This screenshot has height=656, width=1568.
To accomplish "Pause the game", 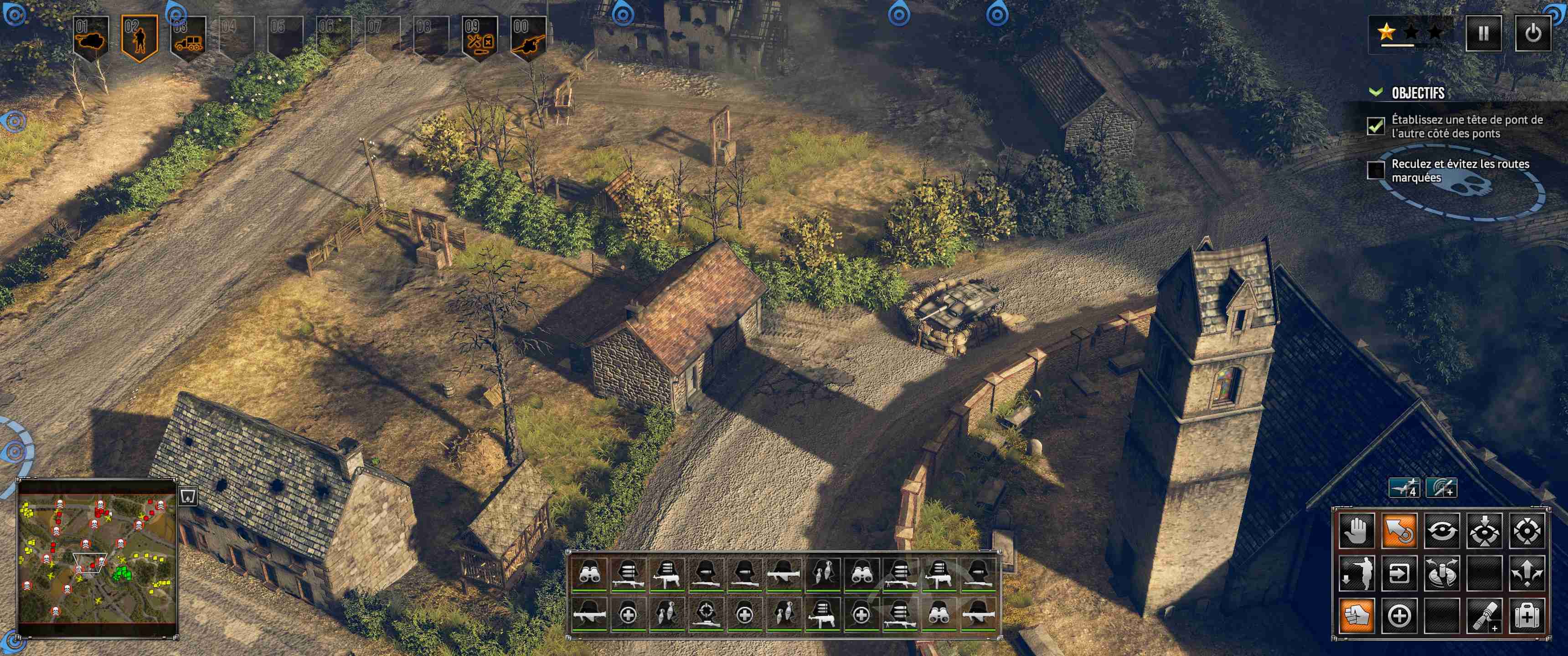I will 1483,33.
